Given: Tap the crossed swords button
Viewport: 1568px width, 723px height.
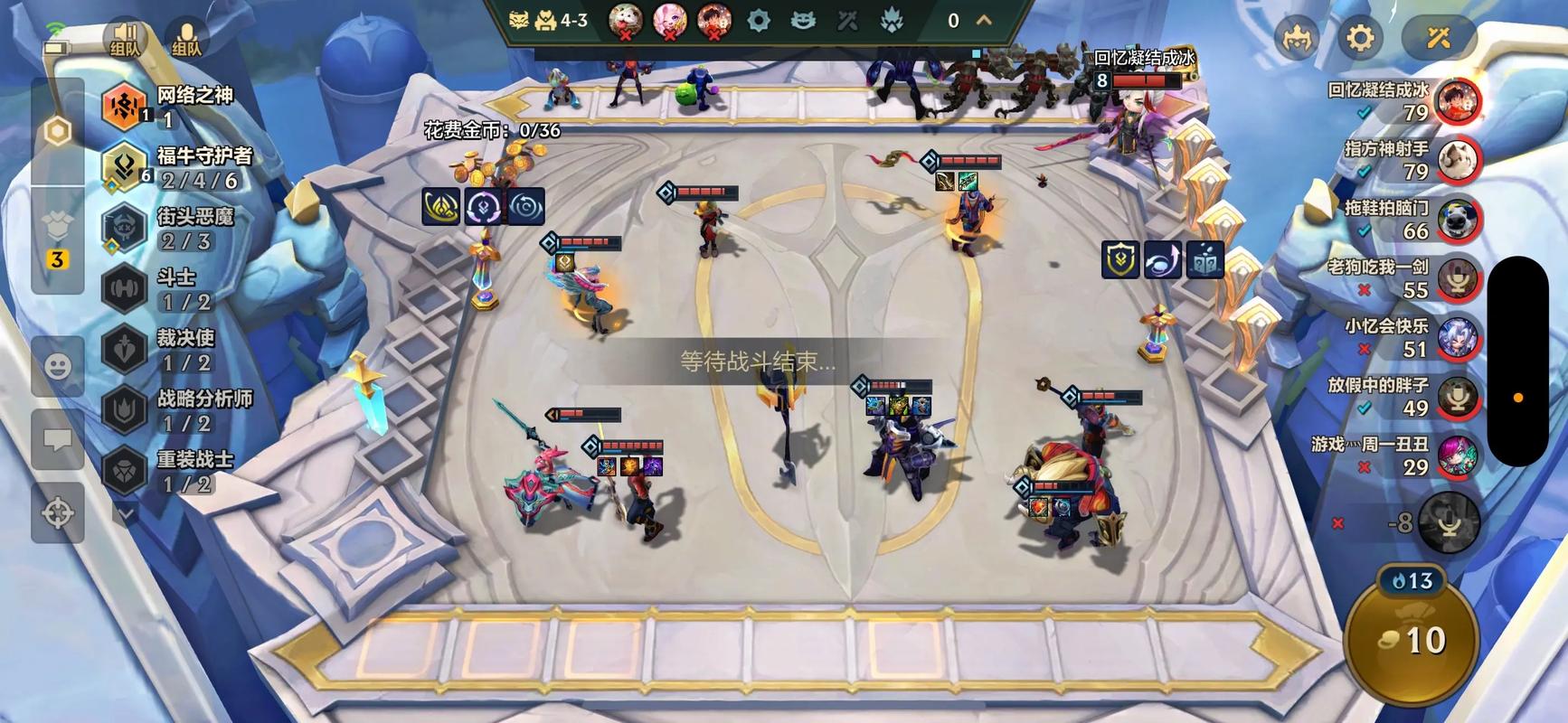Looking at the screenshot, I should point(1438,38).
